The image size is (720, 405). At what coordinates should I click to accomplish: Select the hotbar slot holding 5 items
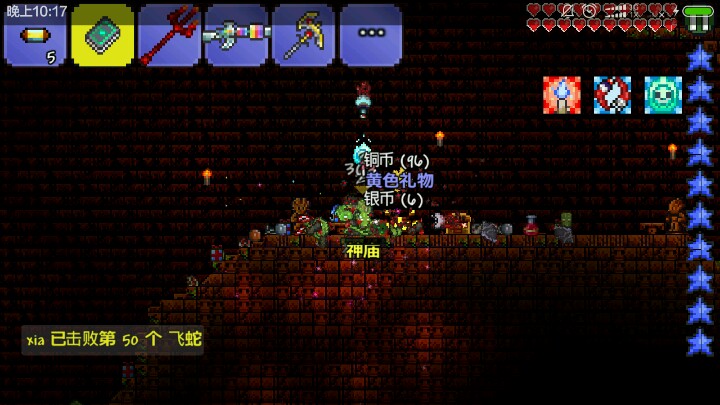[35, 36]
